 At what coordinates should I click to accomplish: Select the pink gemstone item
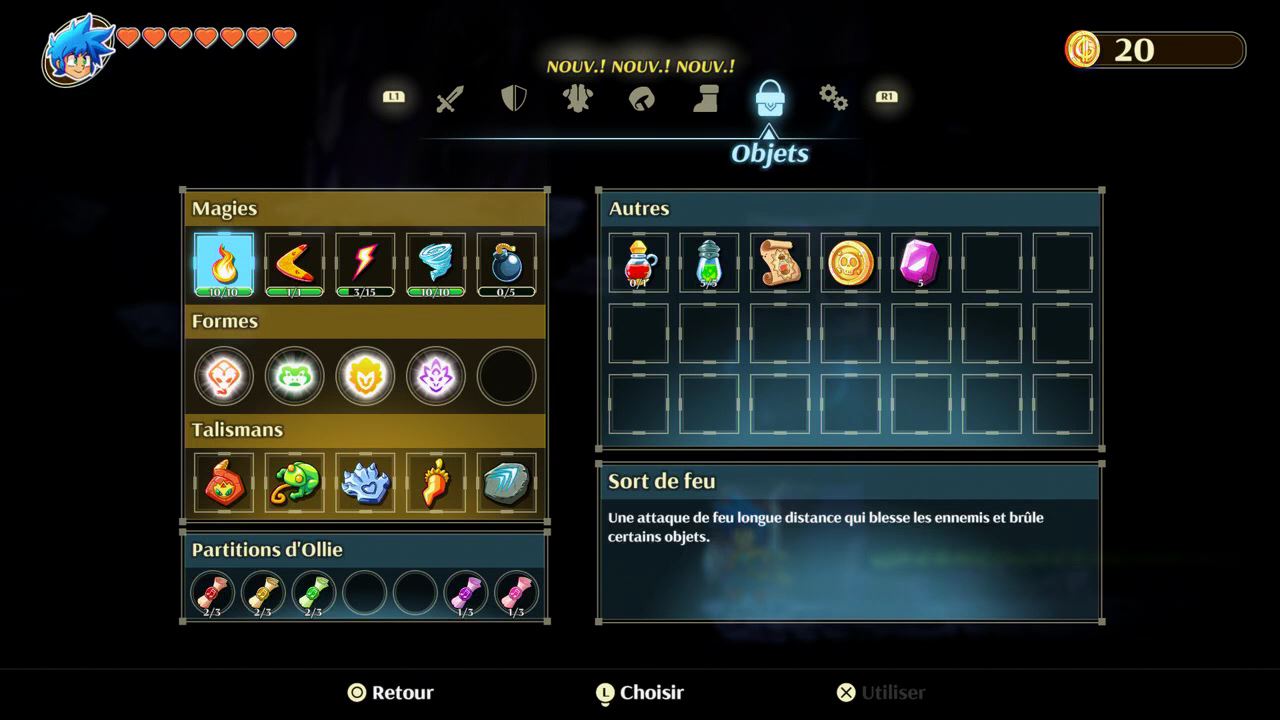[921, 263]
